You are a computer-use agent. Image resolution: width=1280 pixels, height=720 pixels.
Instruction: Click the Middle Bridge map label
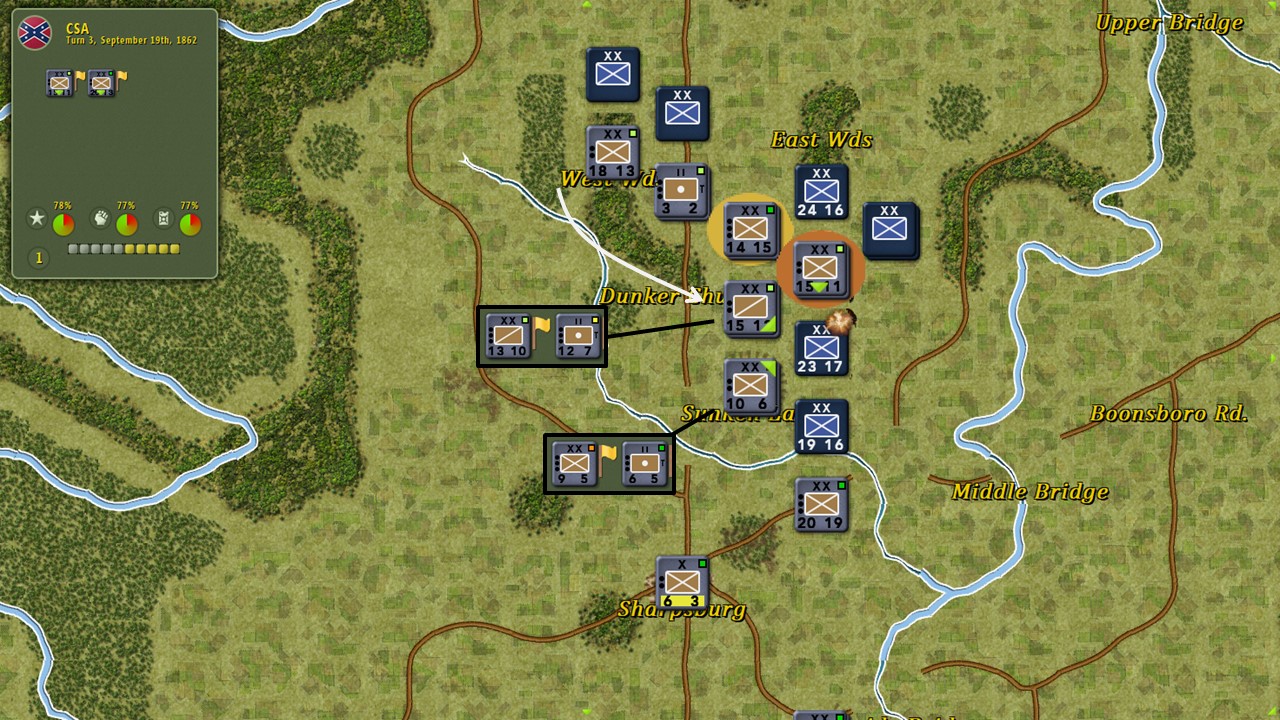(1028, 492)
